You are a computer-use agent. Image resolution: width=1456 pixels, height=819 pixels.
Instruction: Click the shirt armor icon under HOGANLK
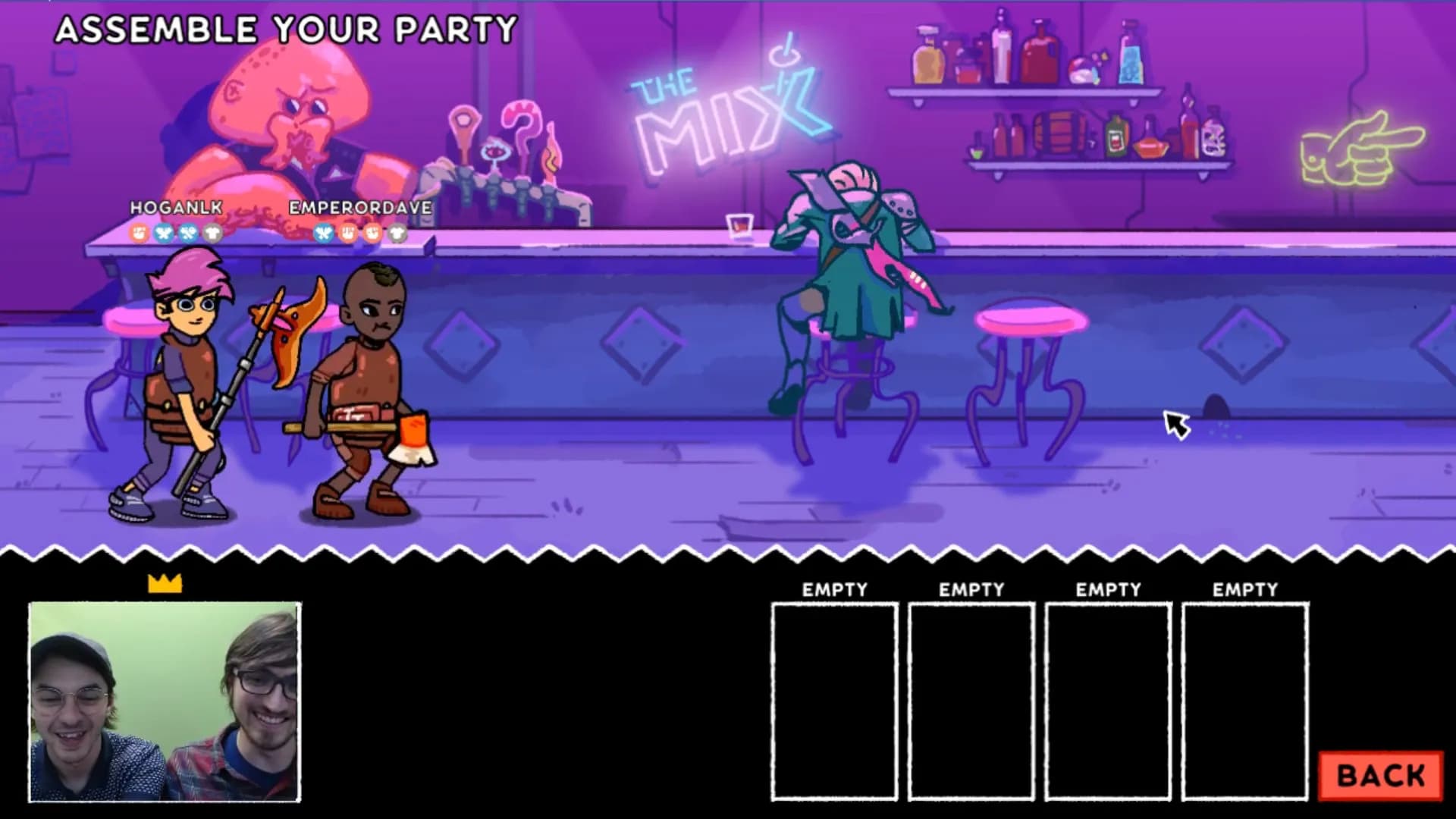tap(213, 234)
